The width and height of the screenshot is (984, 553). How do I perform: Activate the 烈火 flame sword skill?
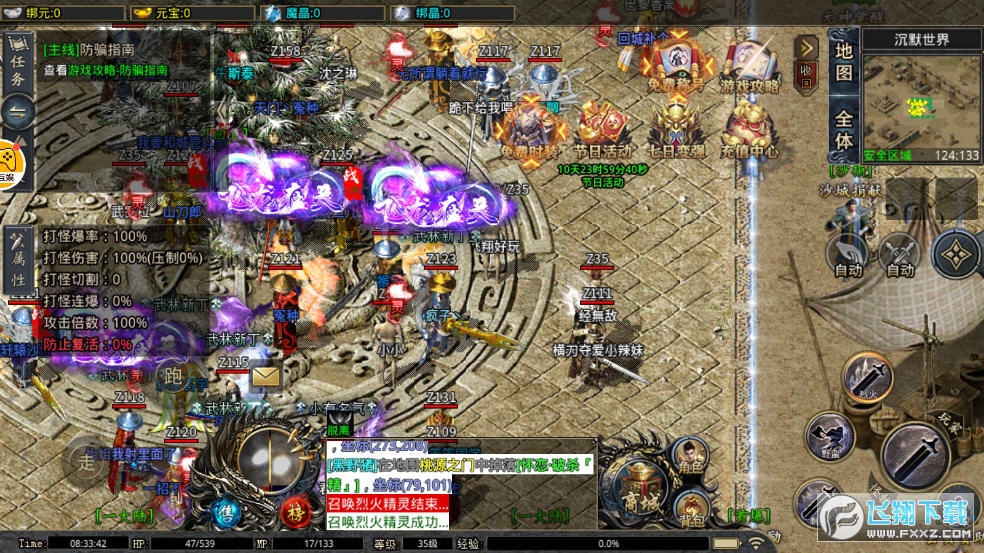tap(867, 375)
